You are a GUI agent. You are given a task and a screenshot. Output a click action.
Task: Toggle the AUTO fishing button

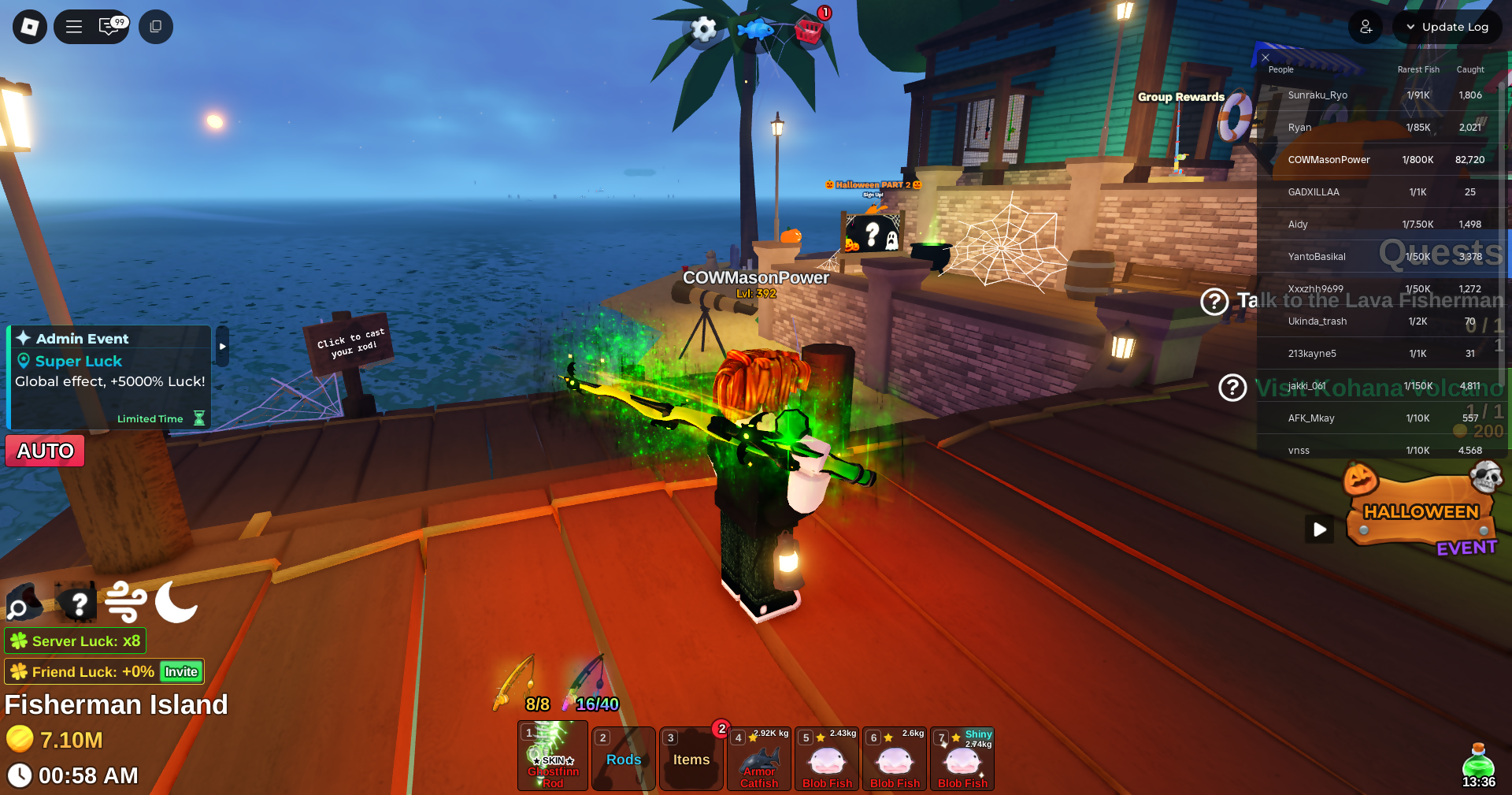pyautogui.click(x=45, y=451)
